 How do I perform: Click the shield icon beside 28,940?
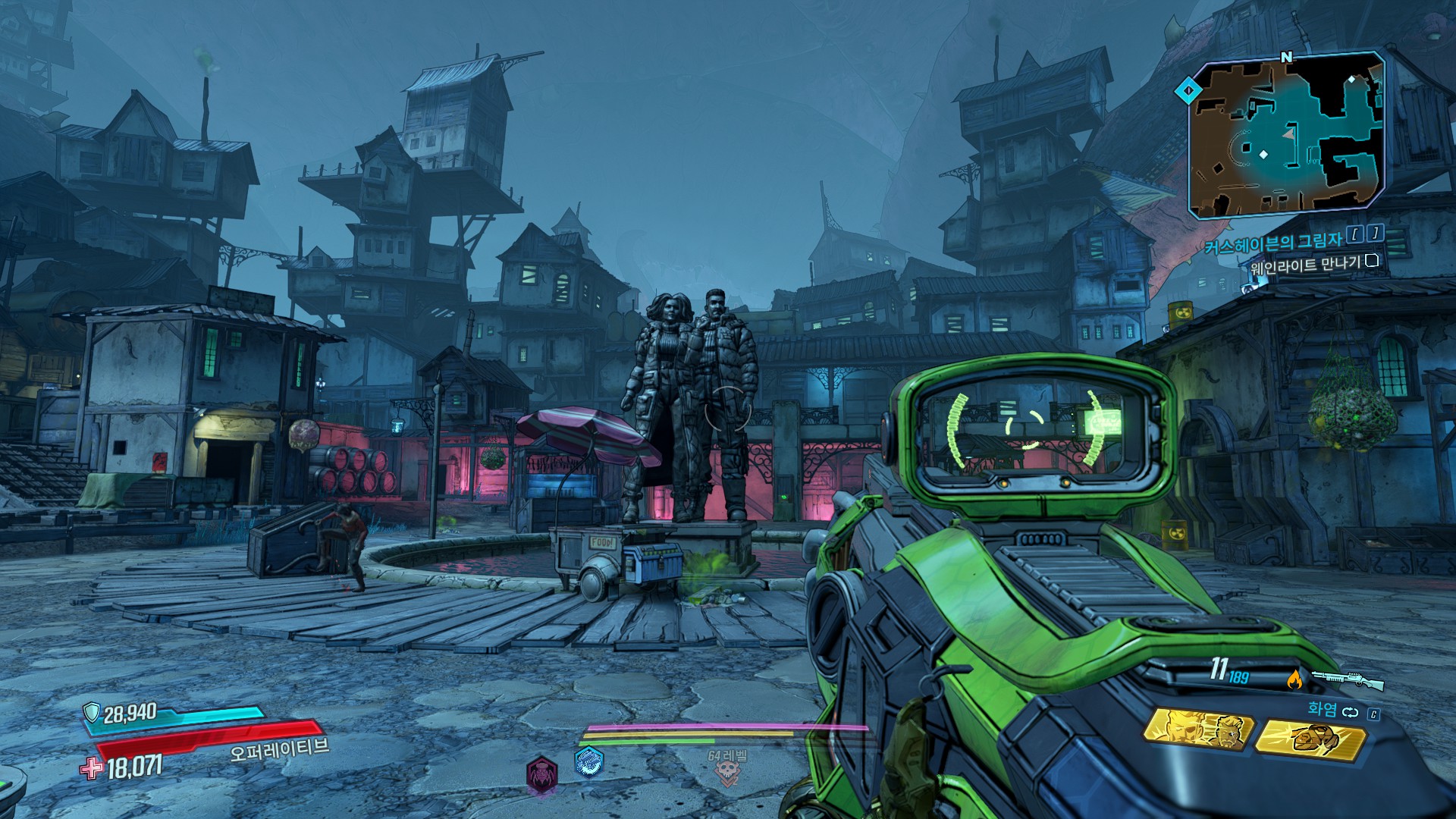tap(92, 712)
